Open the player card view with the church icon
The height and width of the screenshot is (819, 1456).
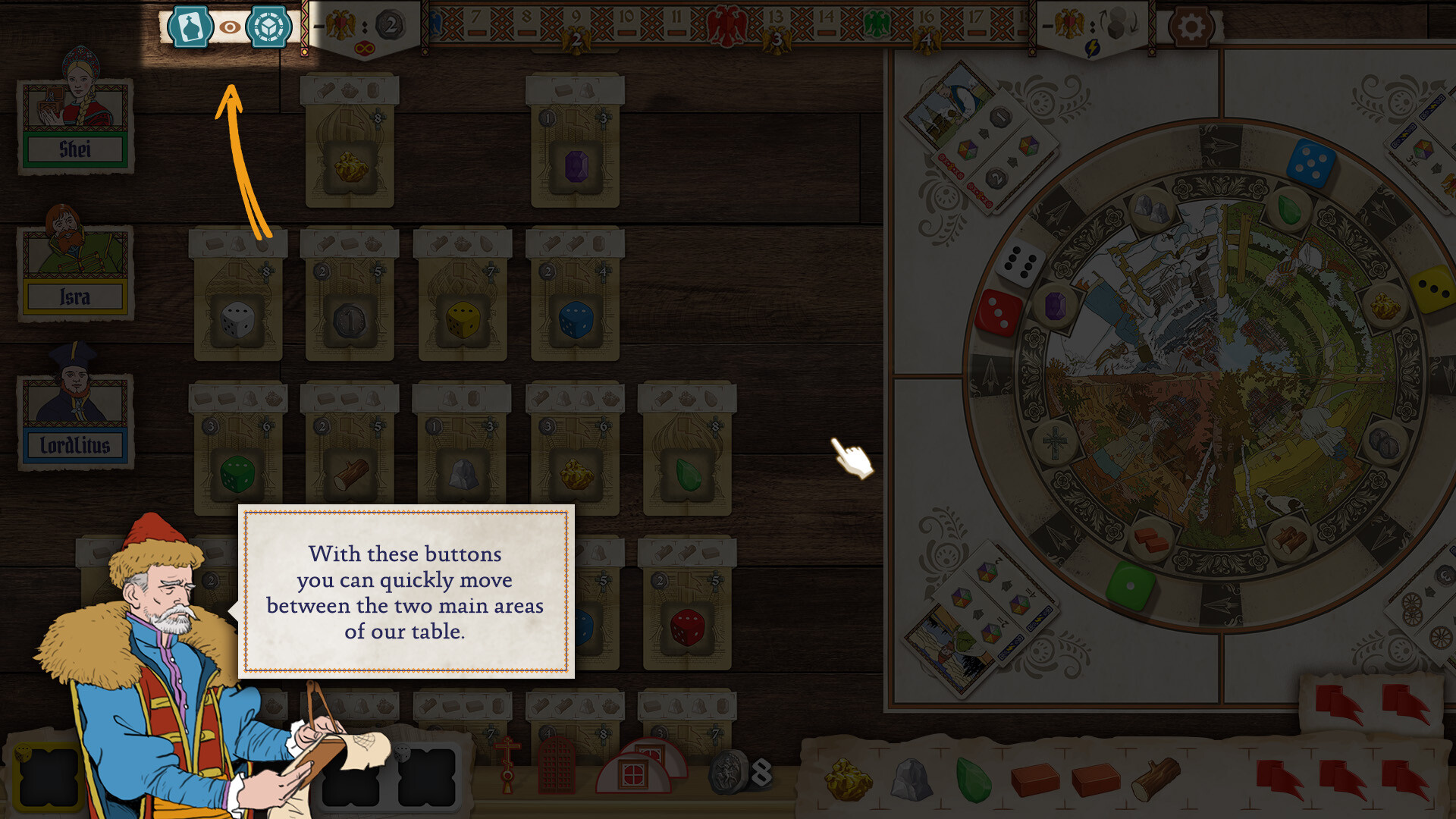click(x=190, y=27)
